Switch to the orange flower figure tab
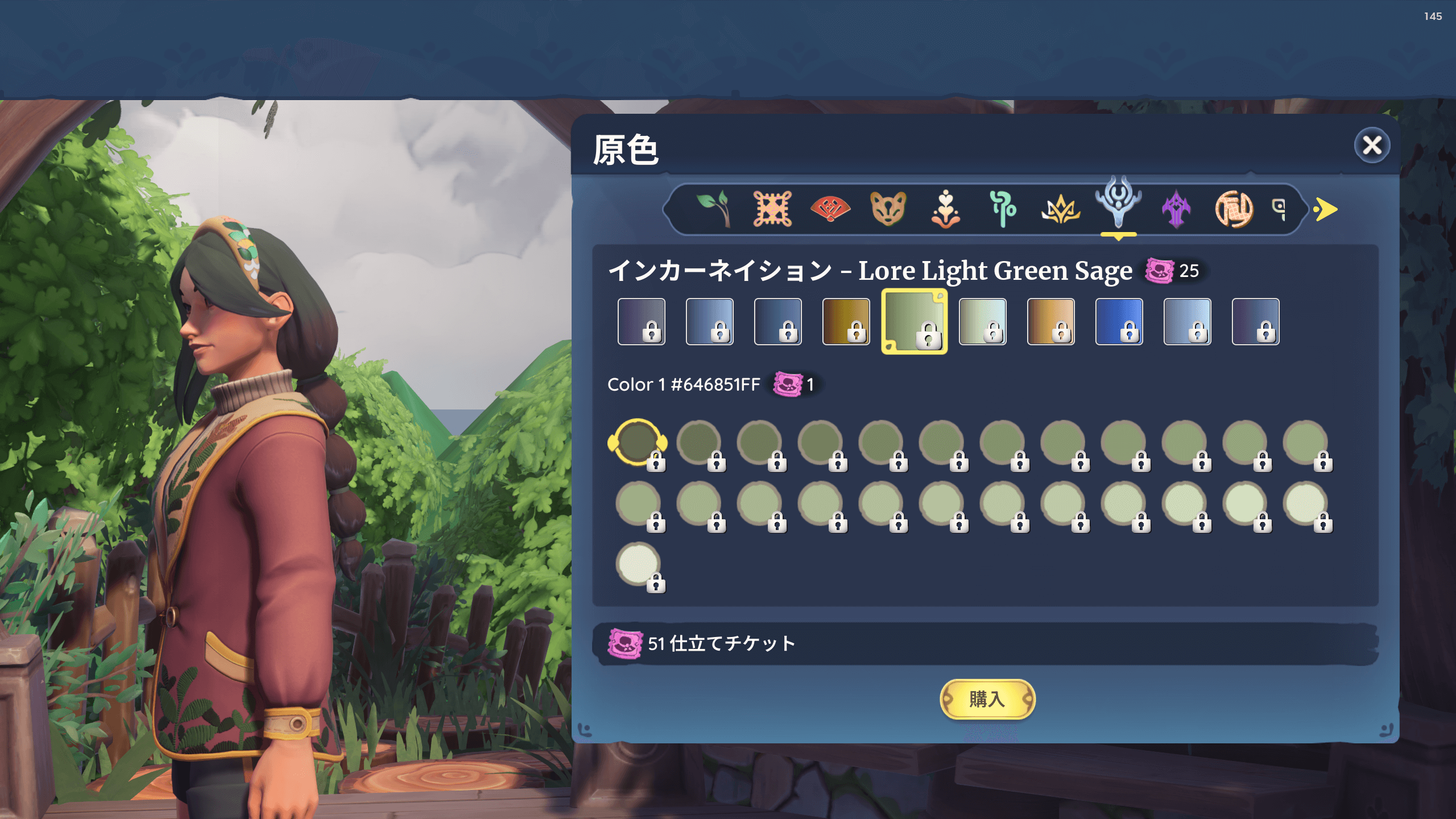 tap(945, 209)
